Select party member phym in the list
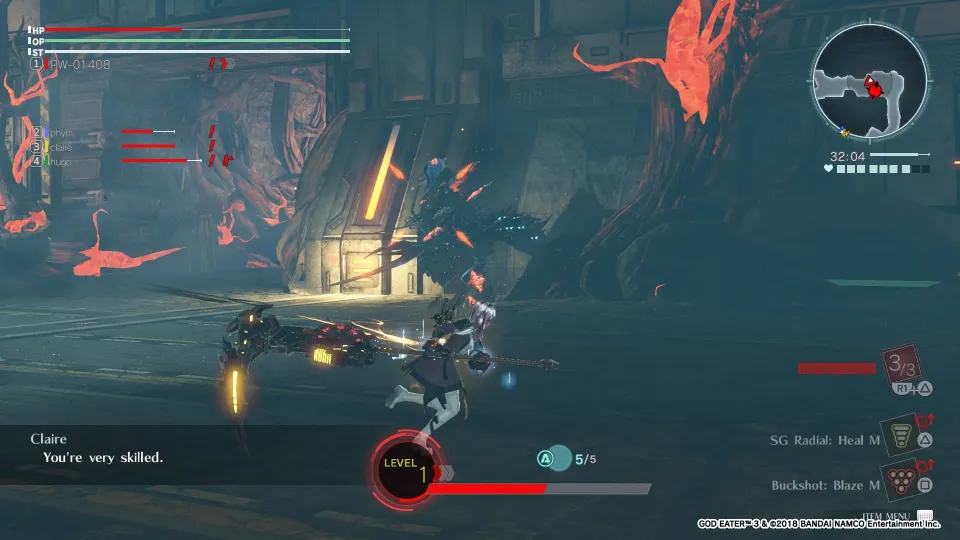Screen dimensions: 960x540 [x=60, y=132]
